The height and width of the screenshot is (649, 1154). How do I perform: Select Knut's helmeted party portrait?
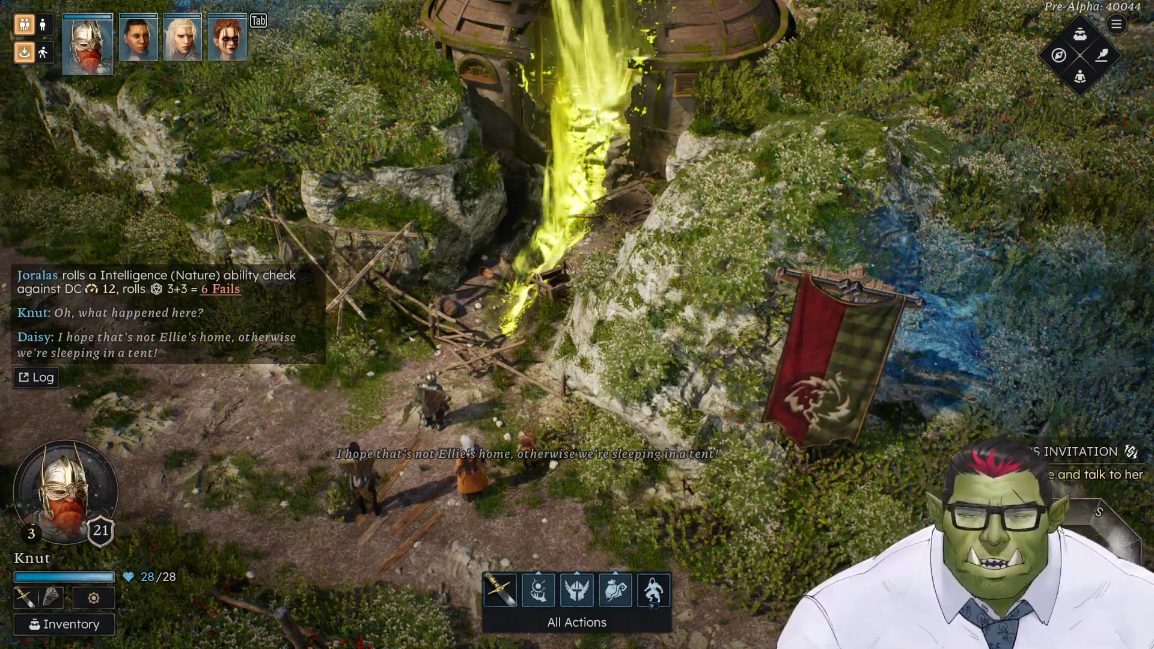click(x=87, y=45)
